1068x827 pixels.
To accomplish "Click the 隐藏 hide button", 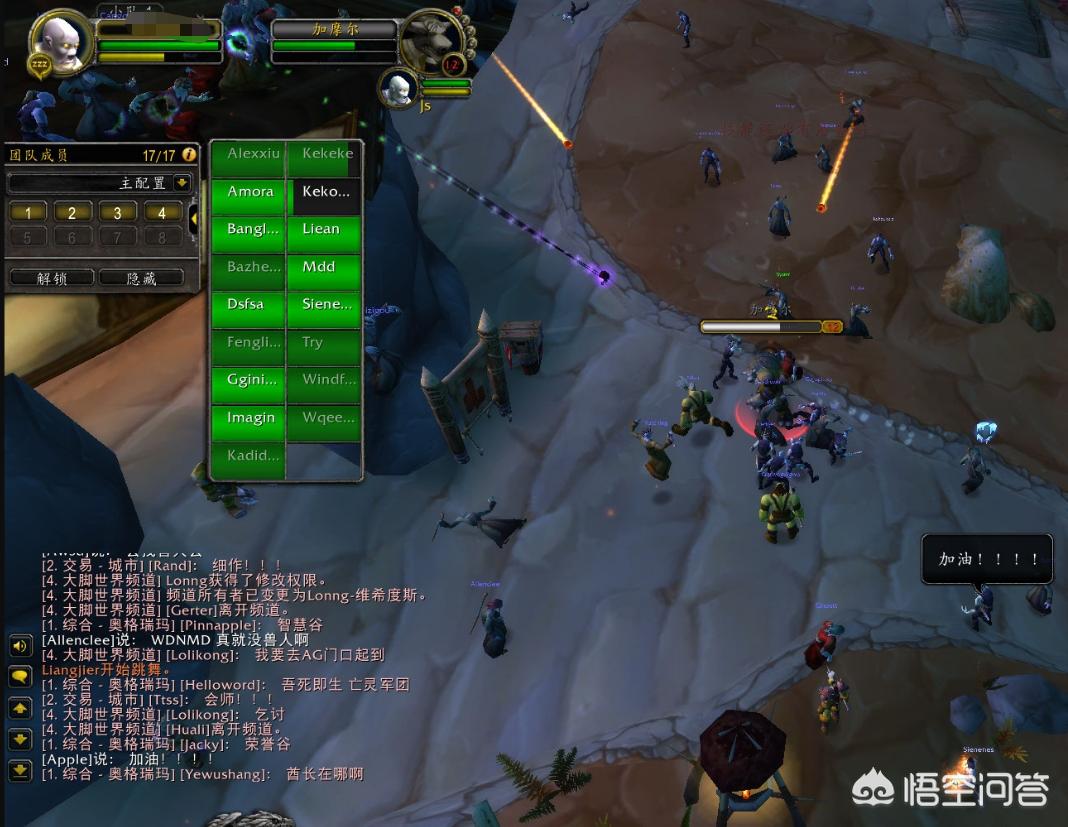I will point(141,278).
